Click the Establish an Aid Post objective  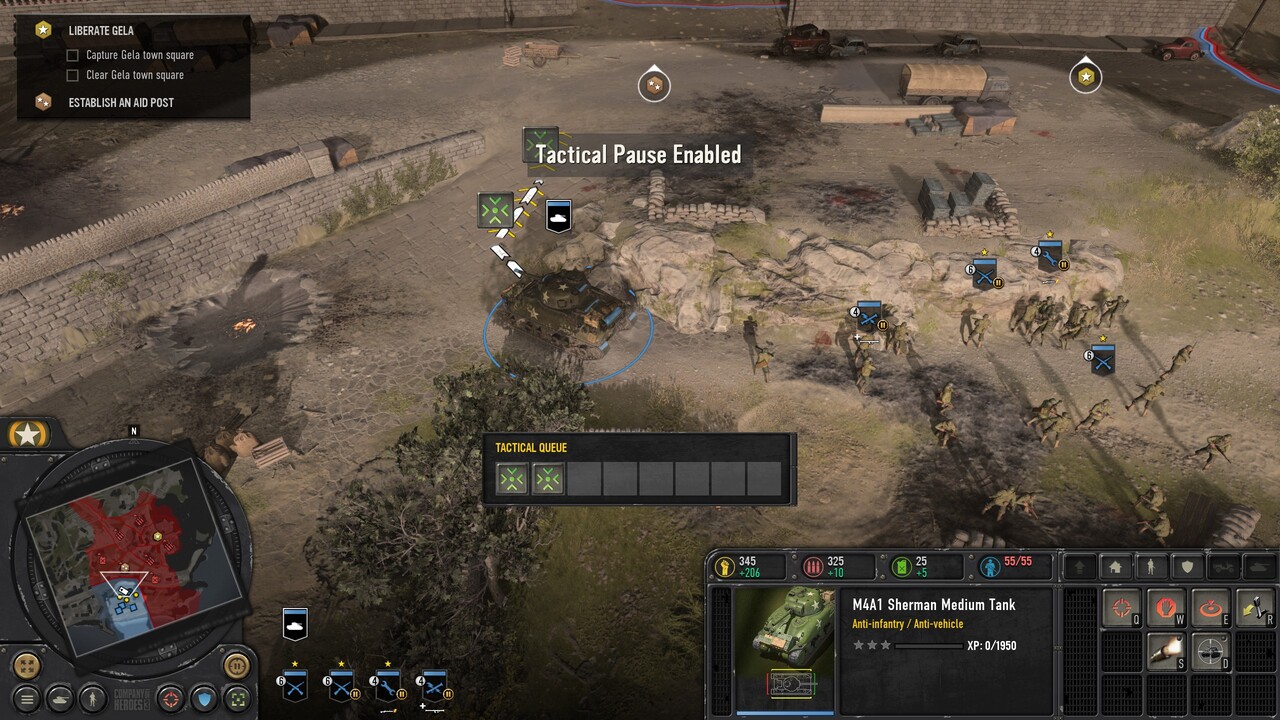tap(120, 102)
